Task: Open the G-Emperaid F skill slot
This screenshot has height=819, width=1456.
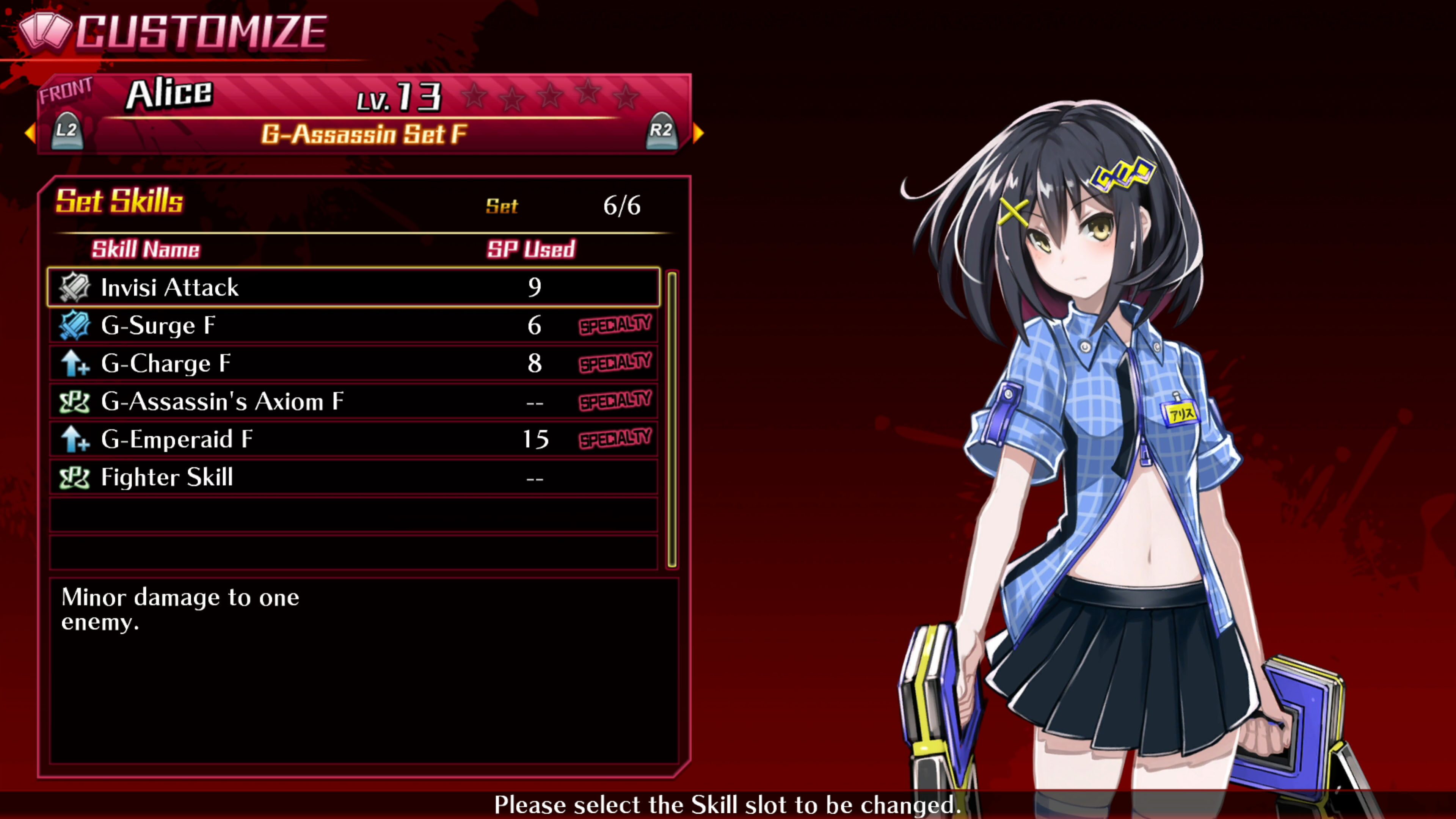Action: point(353,439)
